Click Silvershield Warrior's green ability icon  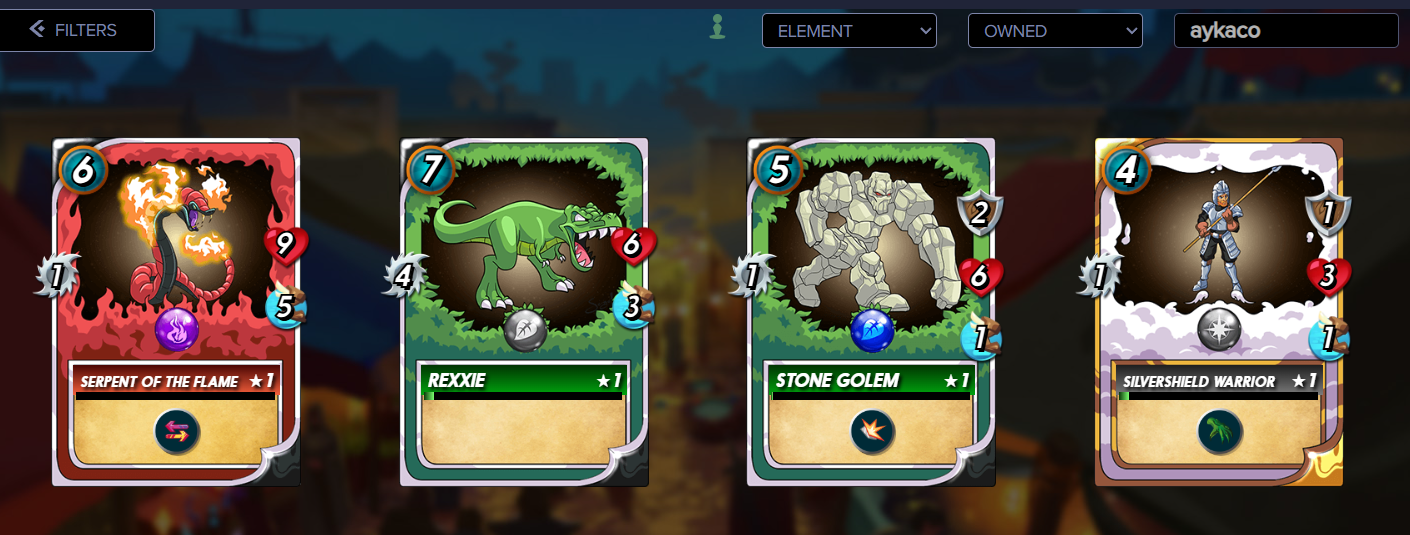[1220, 431]
